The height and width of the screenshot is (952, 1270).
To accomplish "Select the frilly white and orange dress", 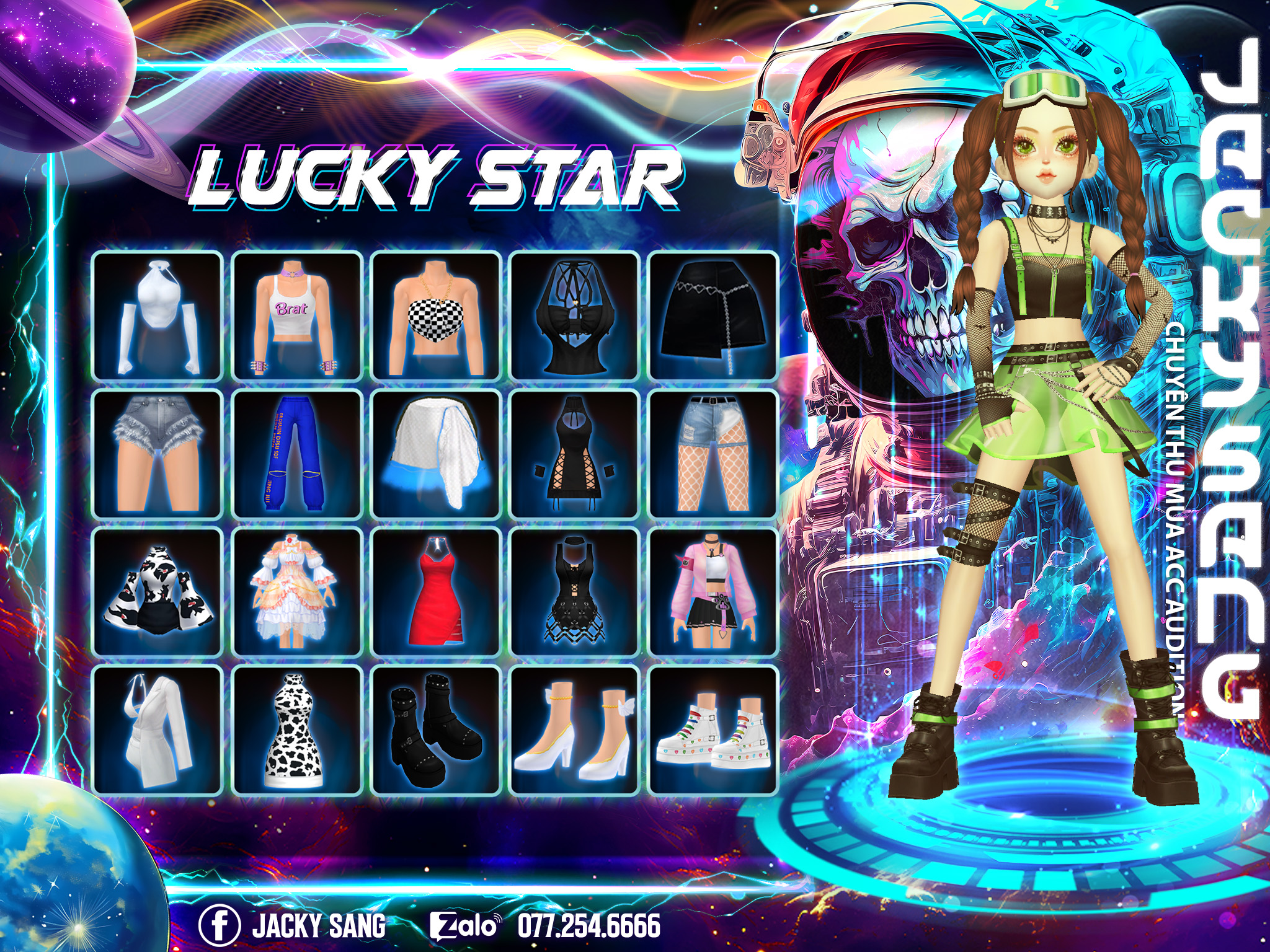I will (x=296, y=593).
